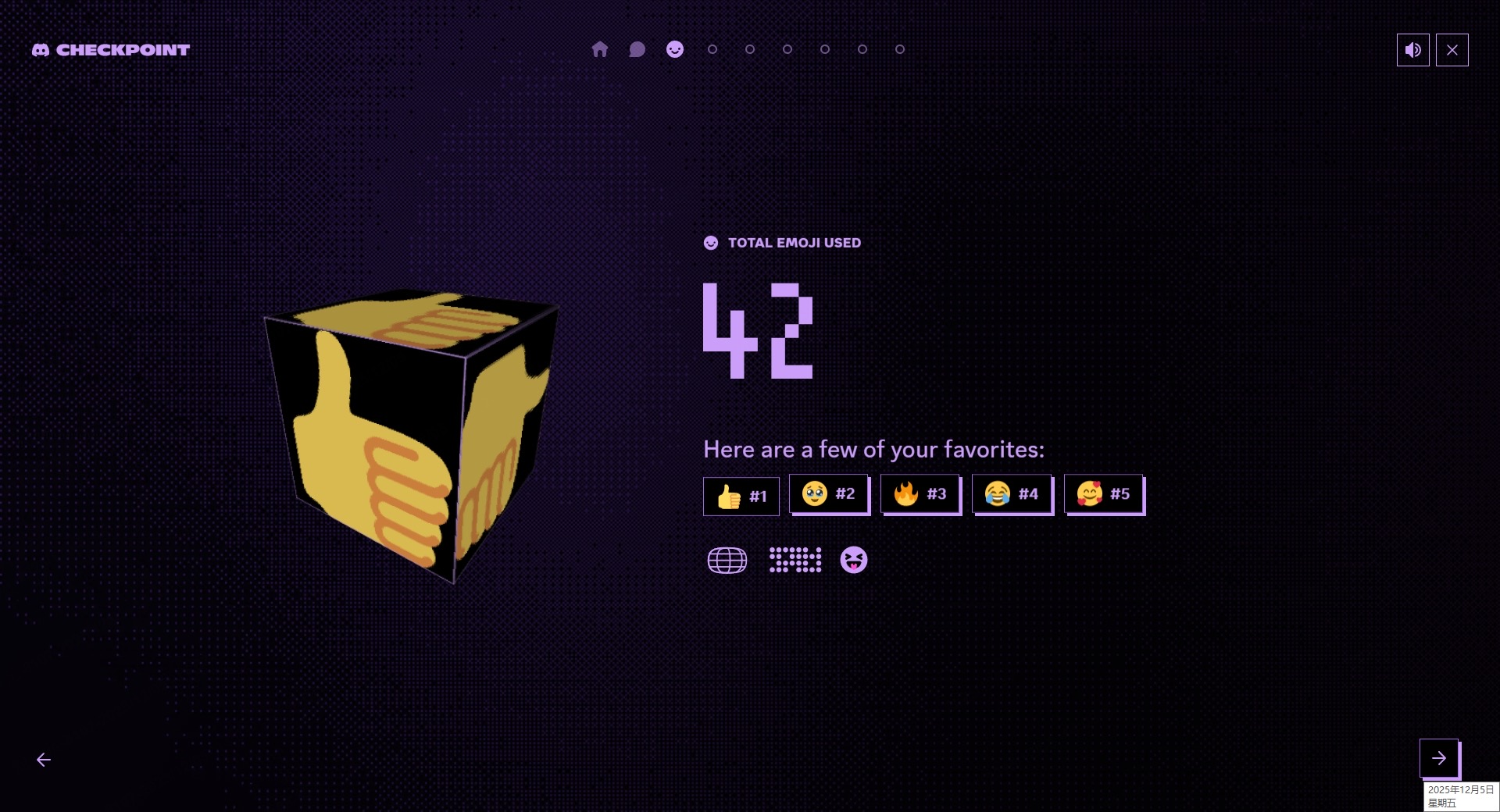Choose the smiling hearts #5 favorite
1500x812 pixels.
1103,493
